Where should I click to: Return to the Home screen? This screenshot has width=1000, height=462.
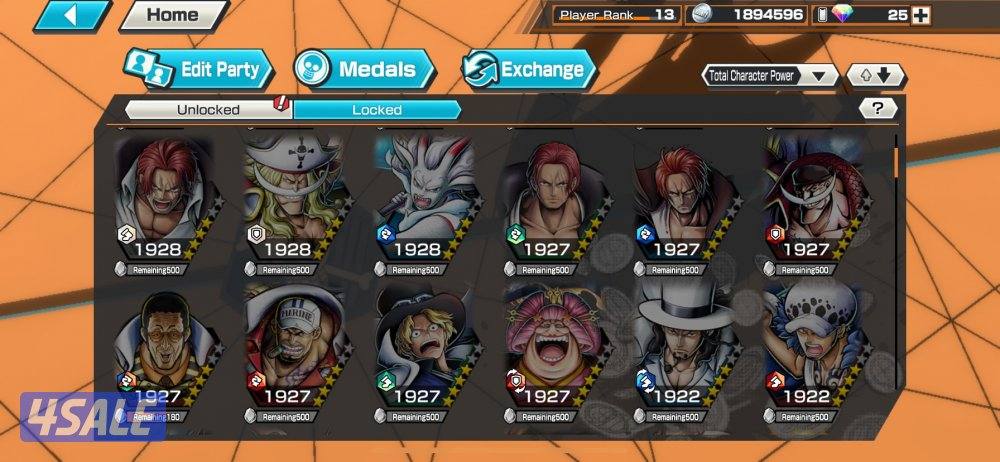[172, 15]
